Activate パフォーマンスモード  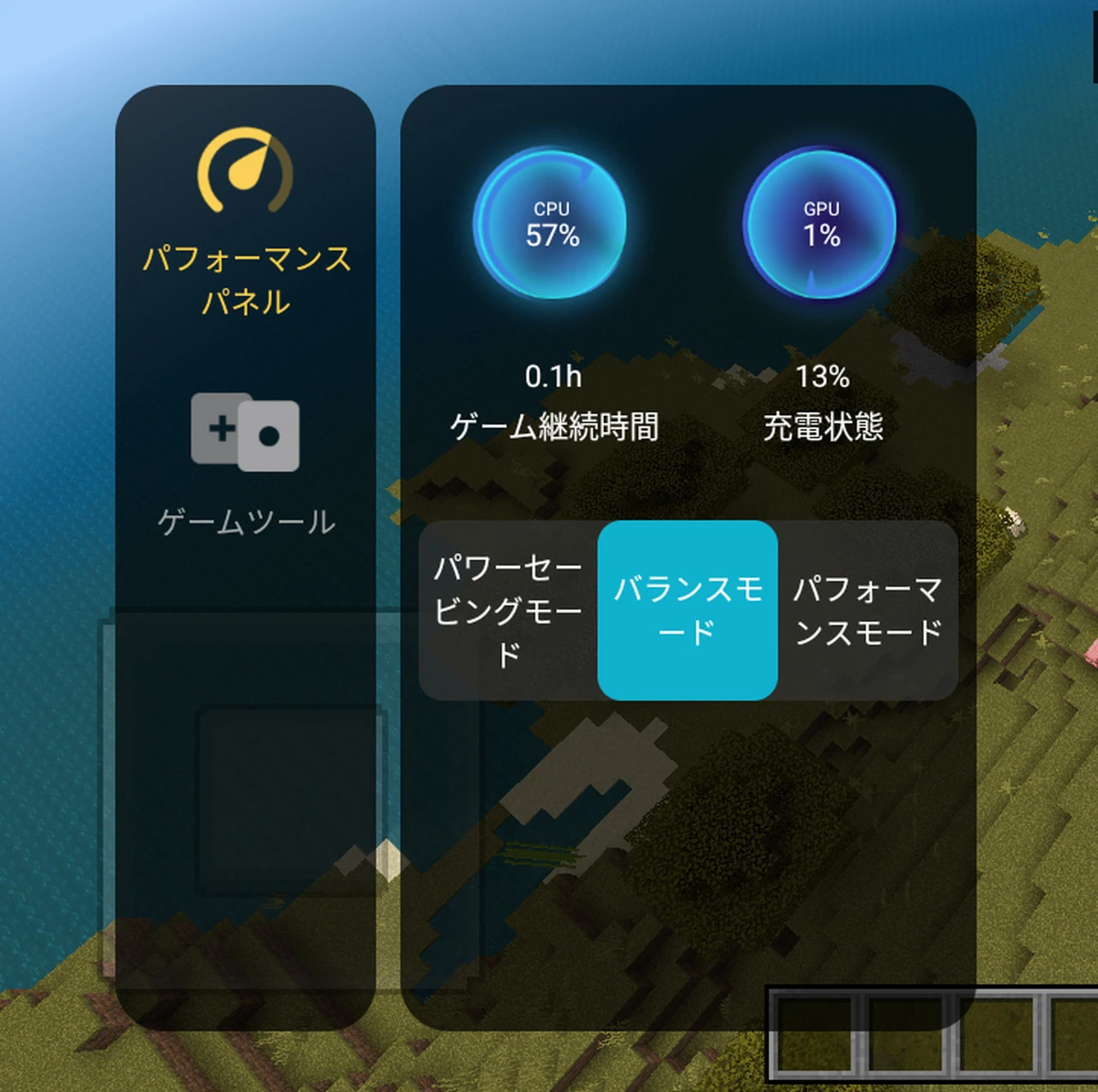pyautogui.click(x=867, y=610)
